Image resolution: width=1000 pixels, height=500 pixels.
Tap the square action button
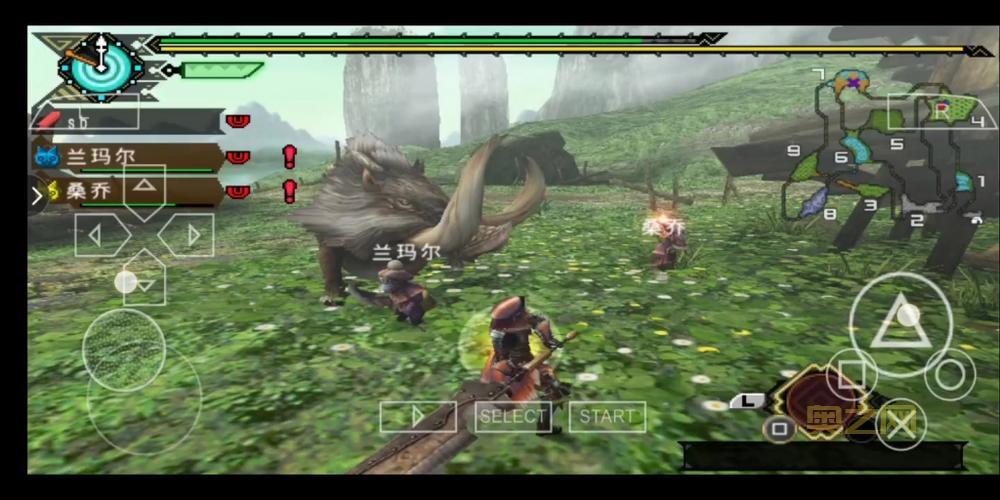click(x=852, y=375)
